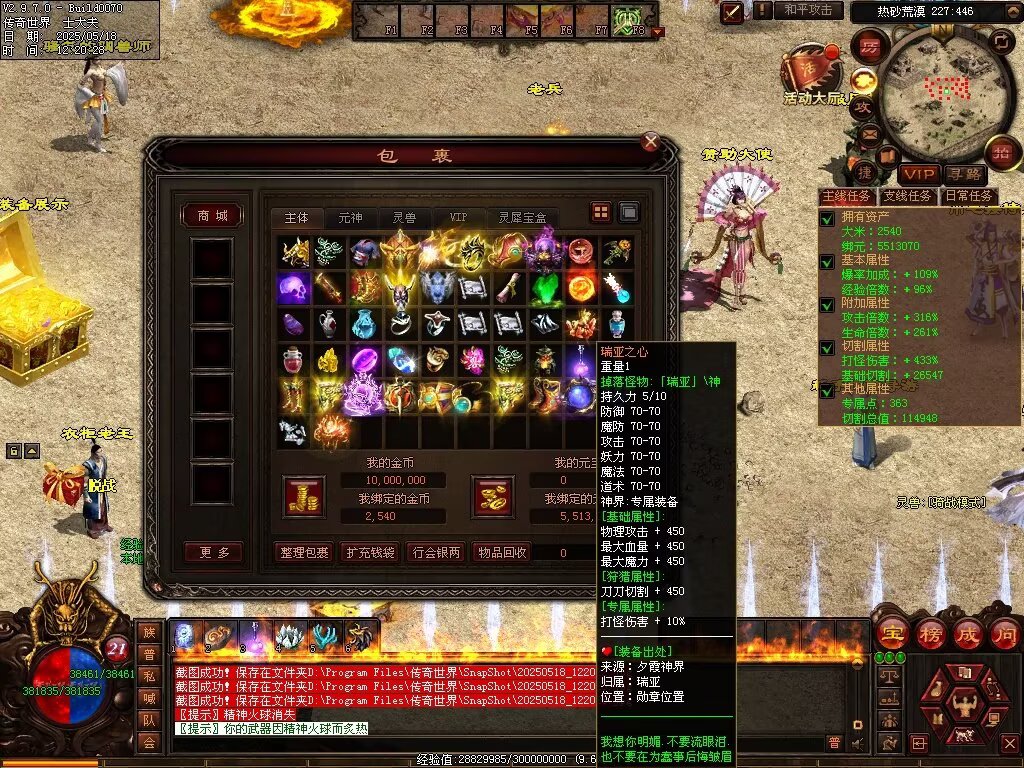Toggle the 和平攻击 attack mode
The width and height of the screenshot is (1024, 768).
click(808, 11)
